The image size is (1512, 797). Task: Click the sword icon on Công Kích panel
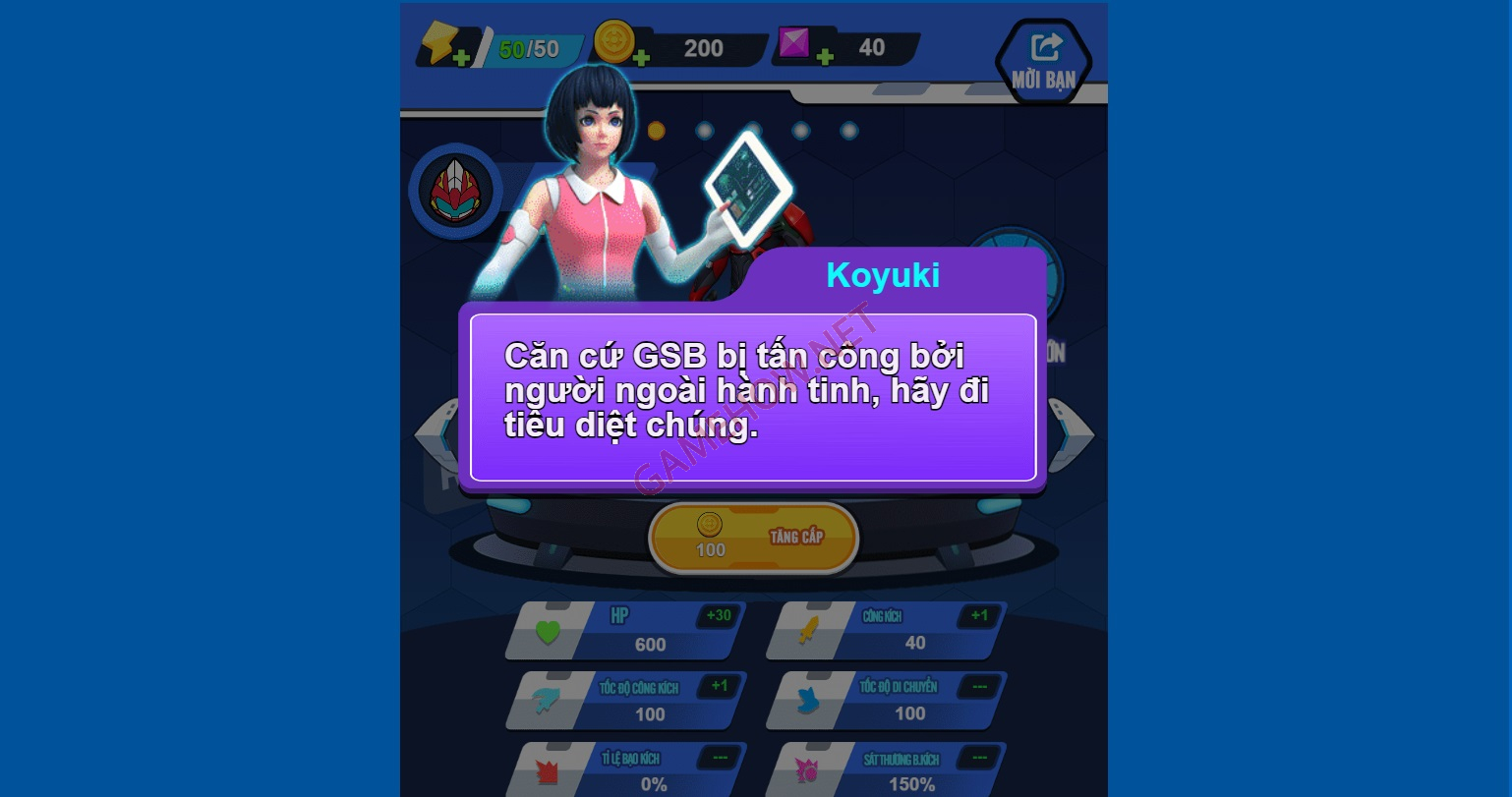(x=808, y=630)
